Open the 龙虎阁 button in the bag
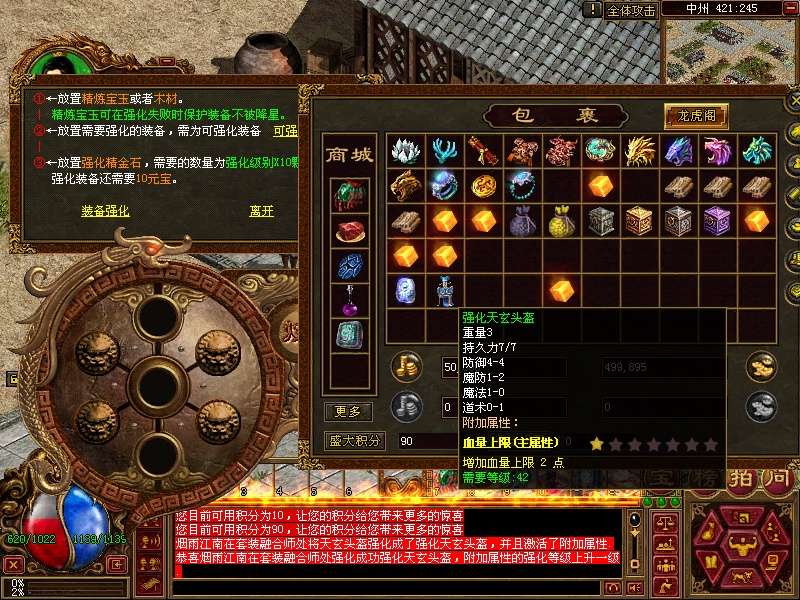 (x=696, y=115)
